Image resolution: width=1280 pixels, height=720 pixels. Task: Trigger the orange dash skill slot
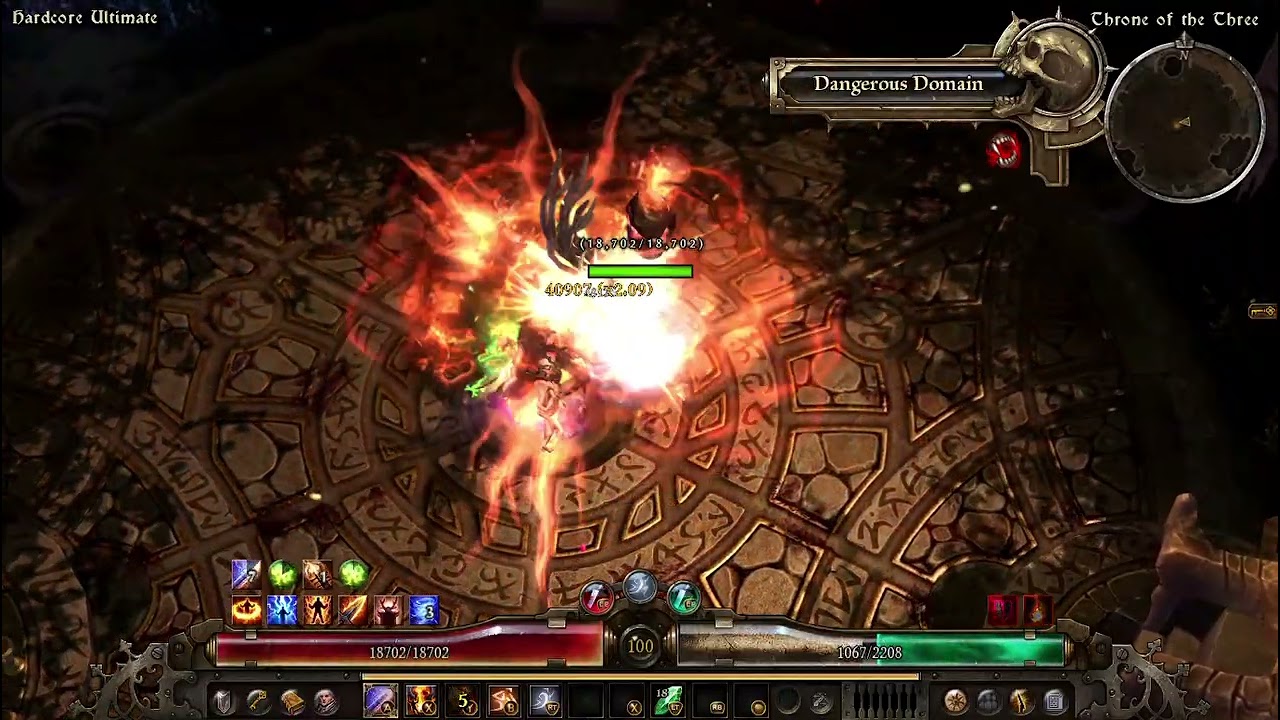504,701
